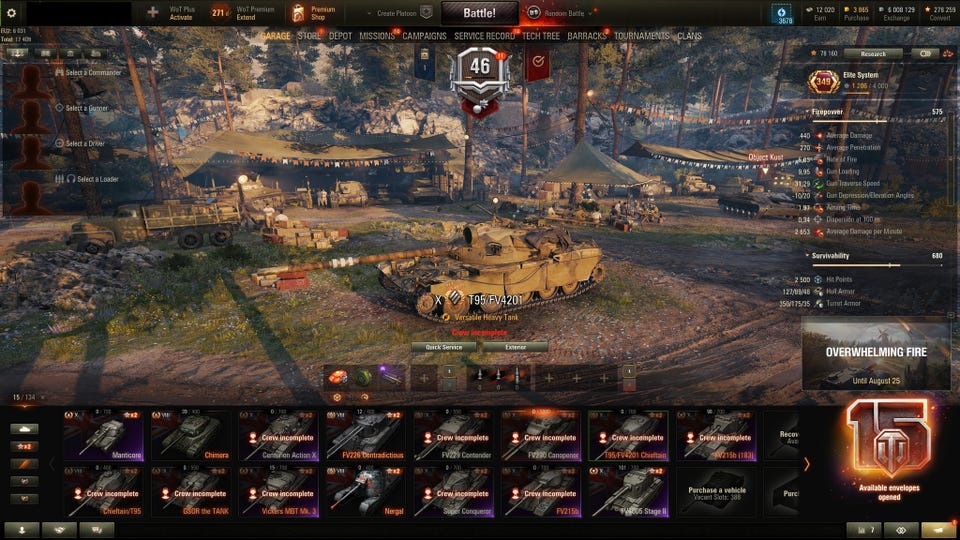Open the Premium Shop
This screenshot has height=540, width=960.
click(314, 13)
